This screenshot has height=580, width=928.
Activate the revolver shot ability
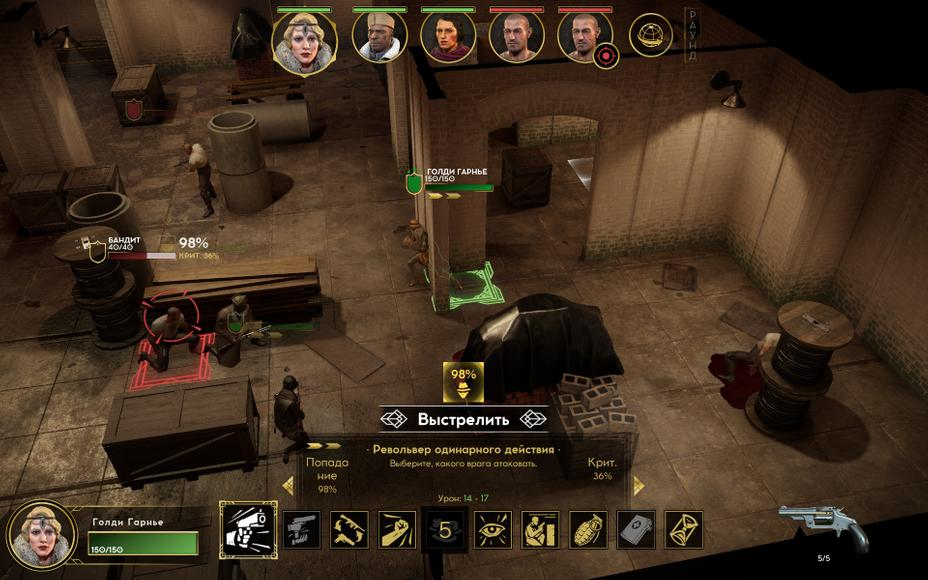click(247, 530)
